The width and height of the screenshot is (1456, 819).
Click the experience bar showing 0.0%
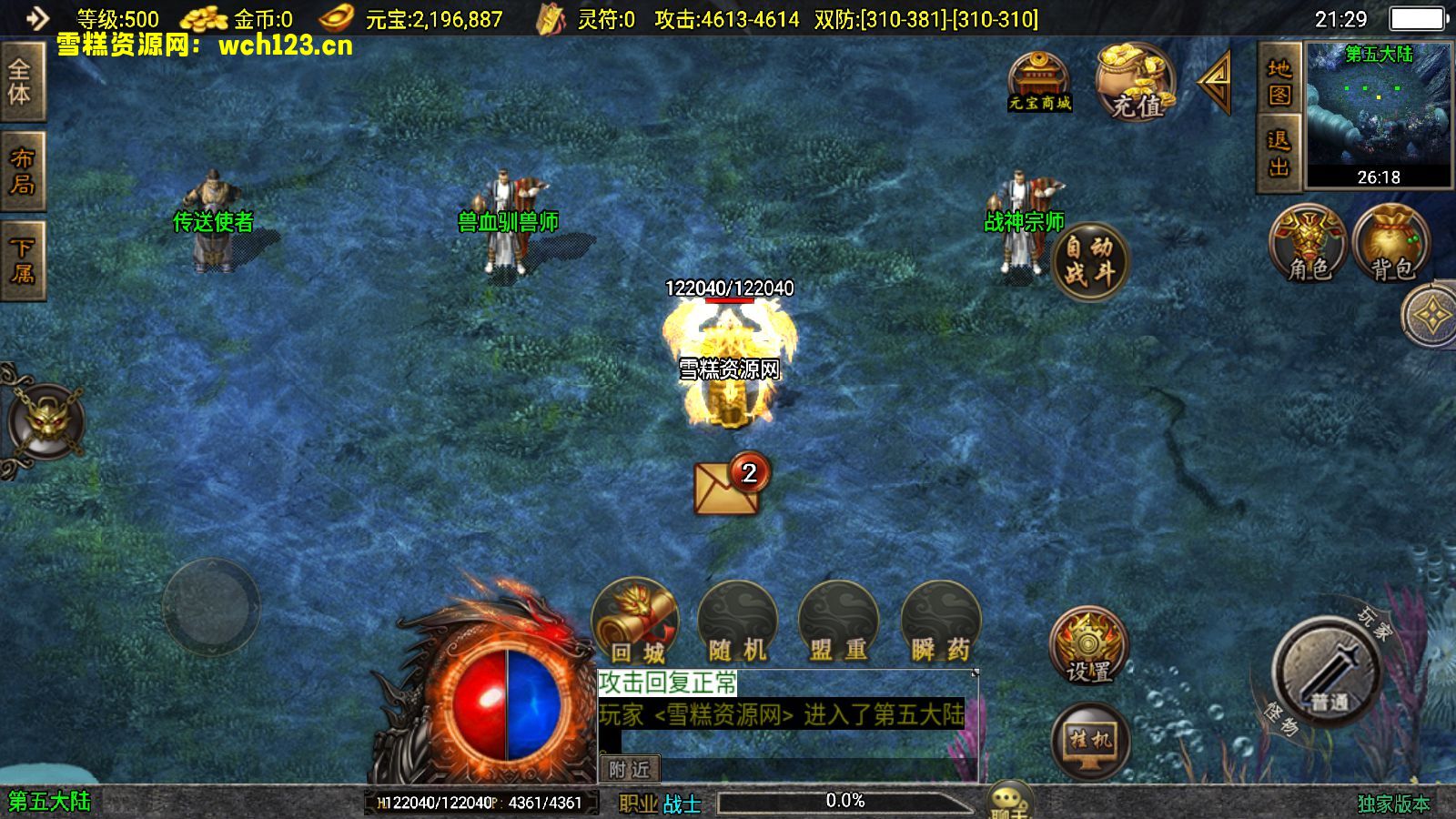[846, 800]
